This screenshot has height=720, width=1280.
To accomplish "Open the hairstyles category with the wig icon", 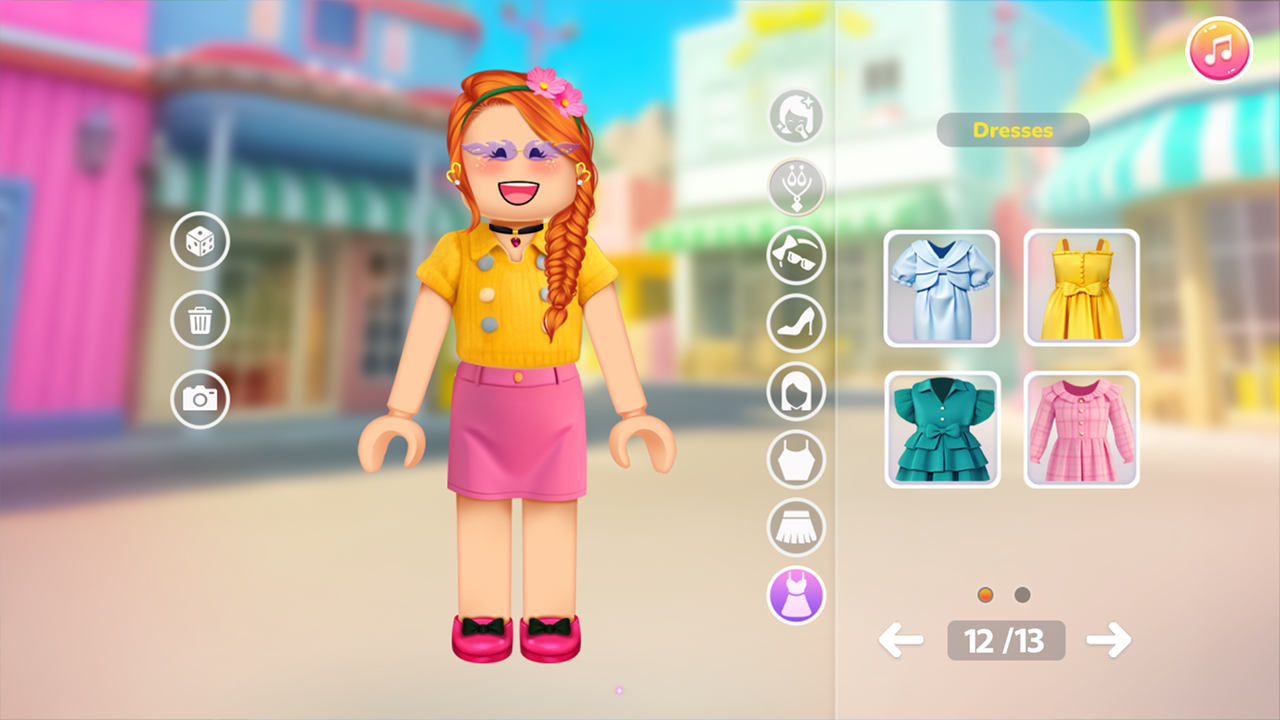I will (x=796, y=392).
